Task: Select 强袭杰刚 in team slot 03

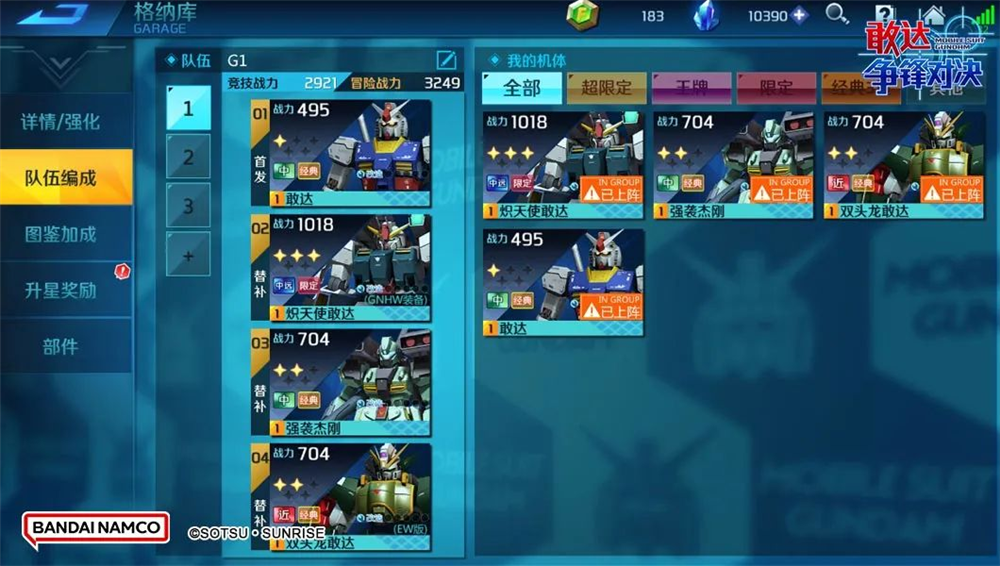Action: pyautogui.click(x=341, y=382)
